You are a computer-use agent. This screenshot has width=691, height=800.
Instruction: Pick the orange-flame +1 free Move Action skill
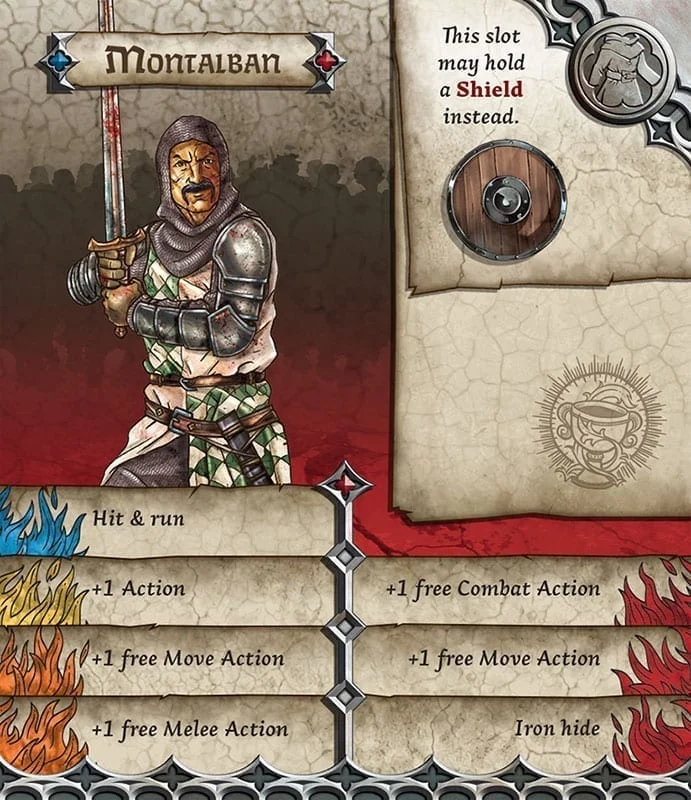click(187, 658)
